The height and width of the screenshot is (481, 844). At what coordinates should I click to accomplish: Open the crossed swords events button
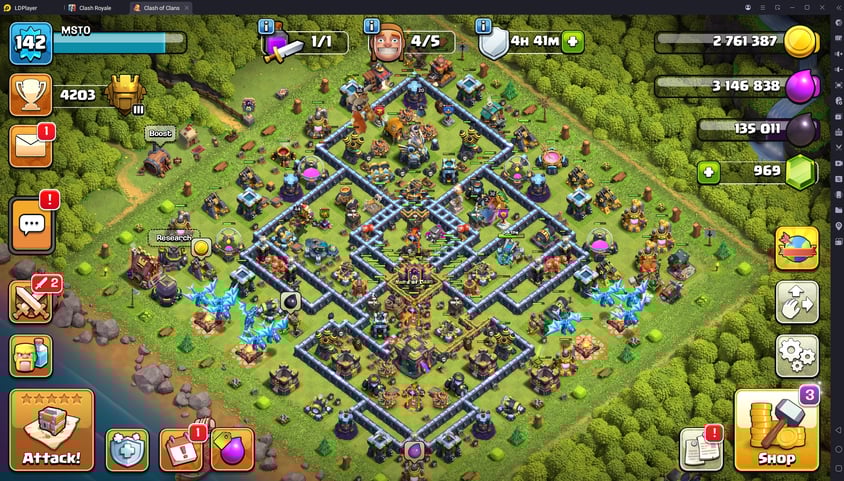(x=31, y=301)
